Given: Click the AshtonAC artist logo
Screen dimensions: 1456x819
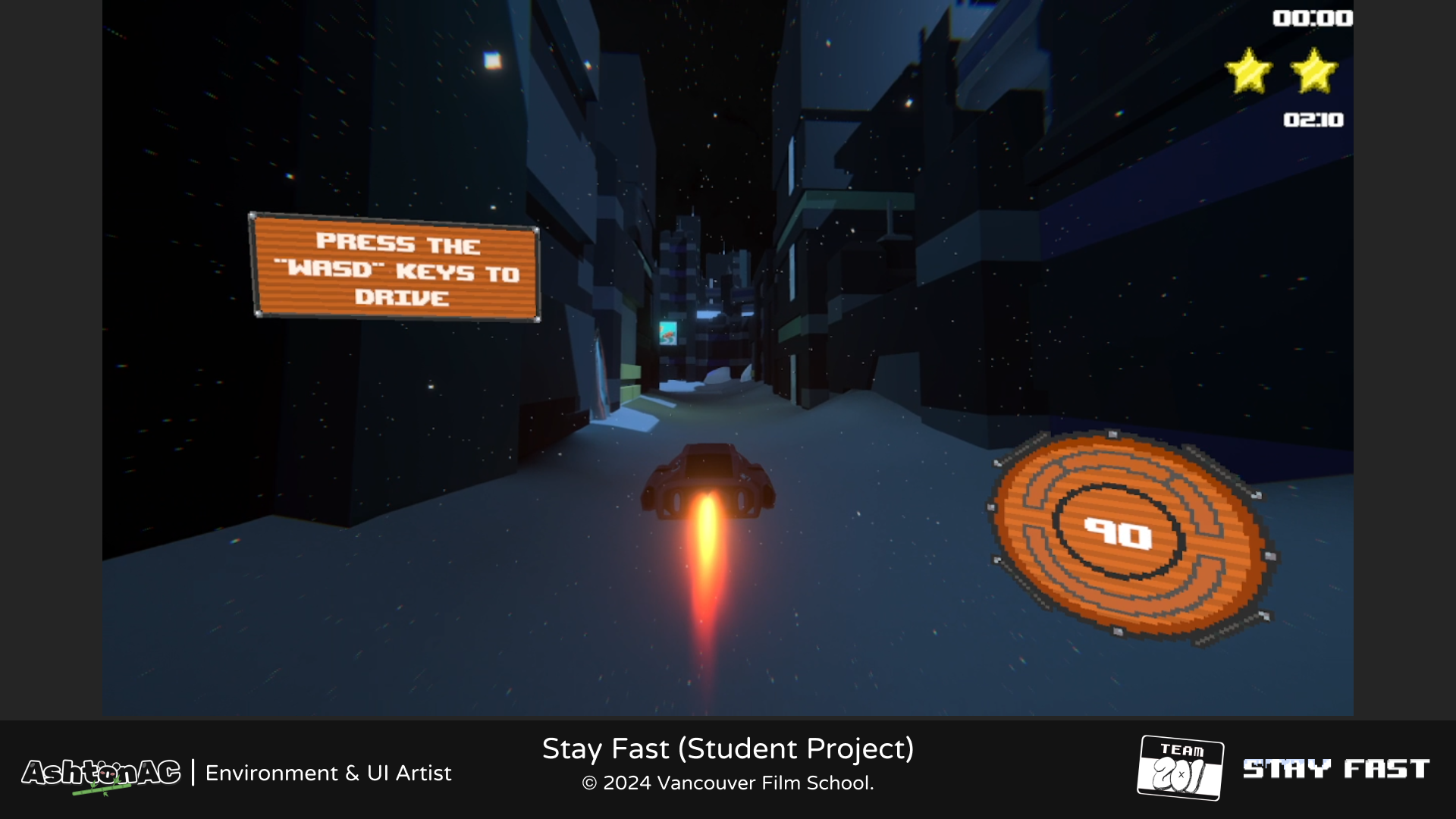Looking at the screenshot, I should (x=101, y=773).
